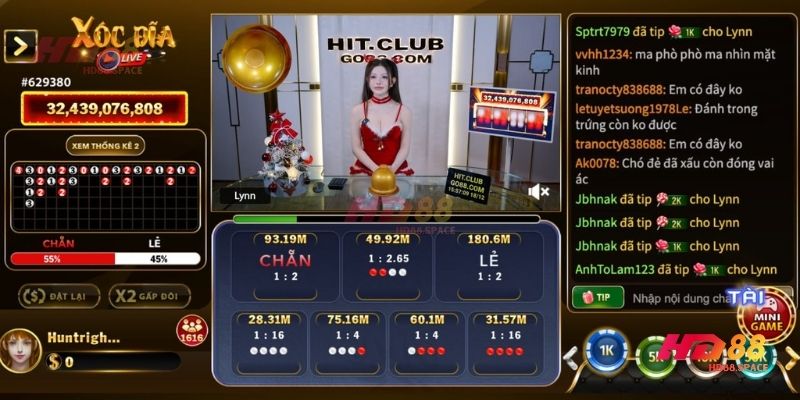Bet on three white one red tile
800x400 pixels.
click(x=348, y=342)
